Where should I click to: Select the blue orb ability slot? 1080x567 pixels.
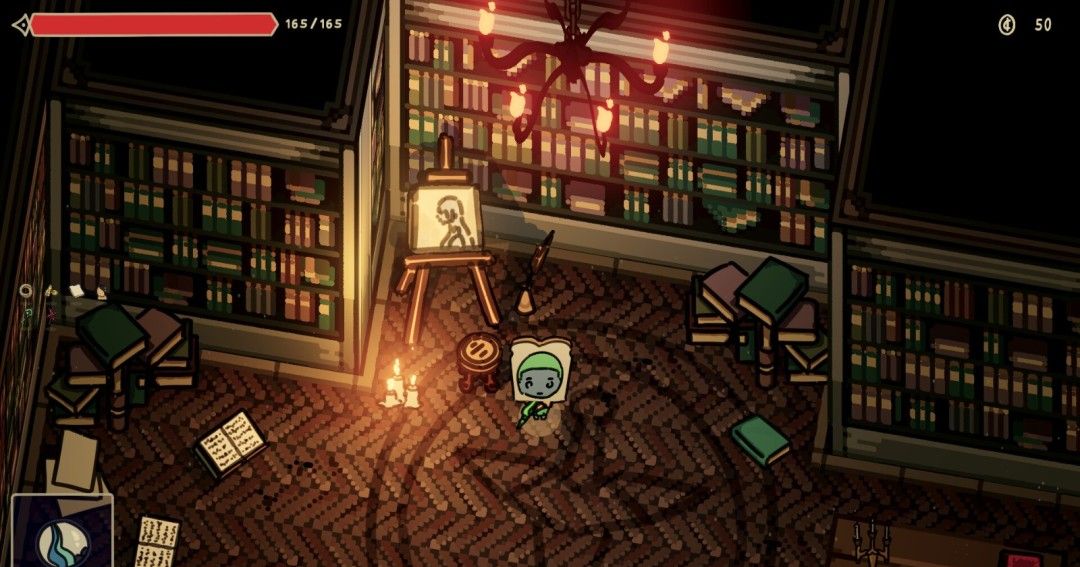tap(61, 538)
